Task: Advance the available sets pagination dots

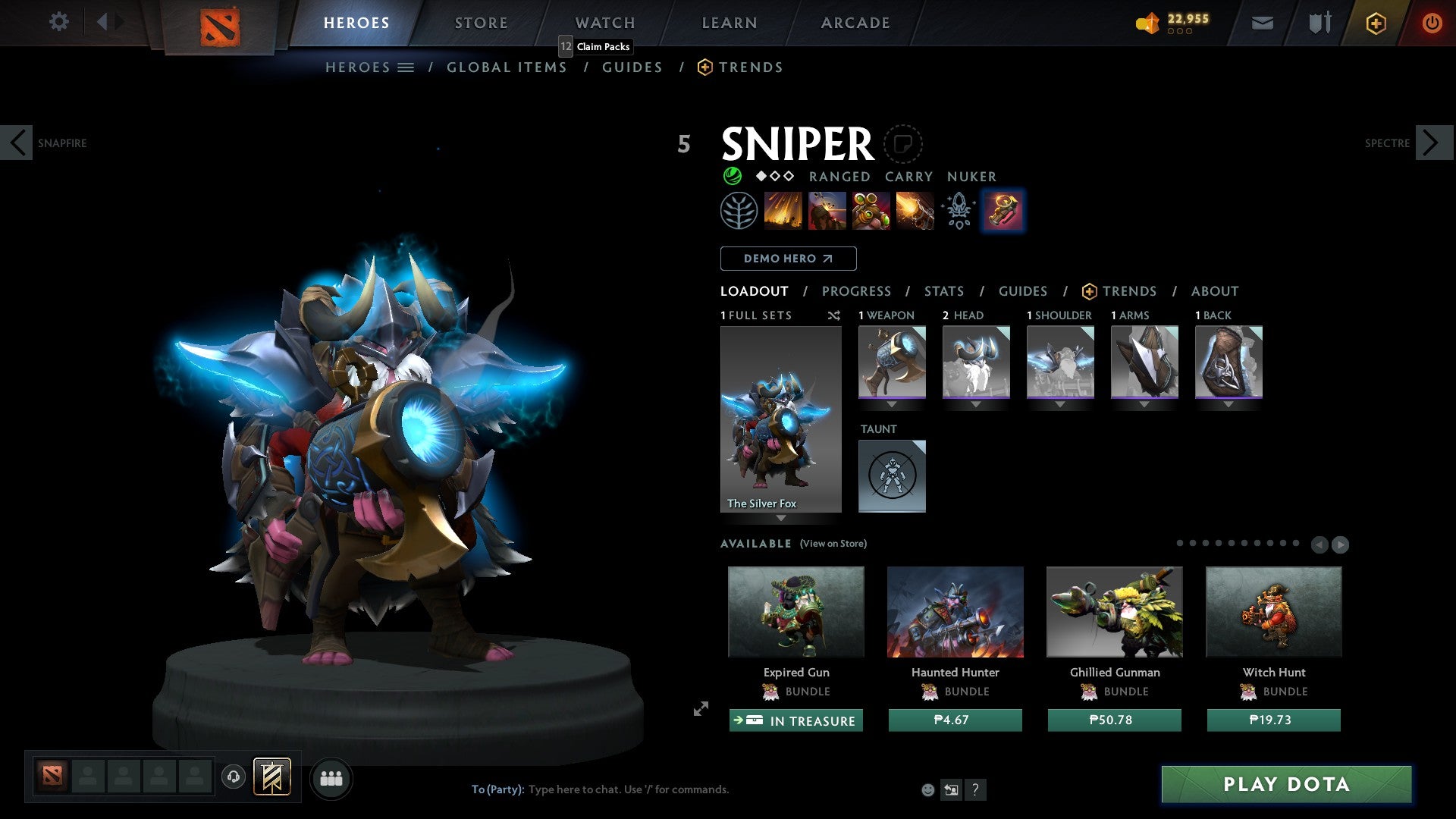Action: [x=1342, y=544]
